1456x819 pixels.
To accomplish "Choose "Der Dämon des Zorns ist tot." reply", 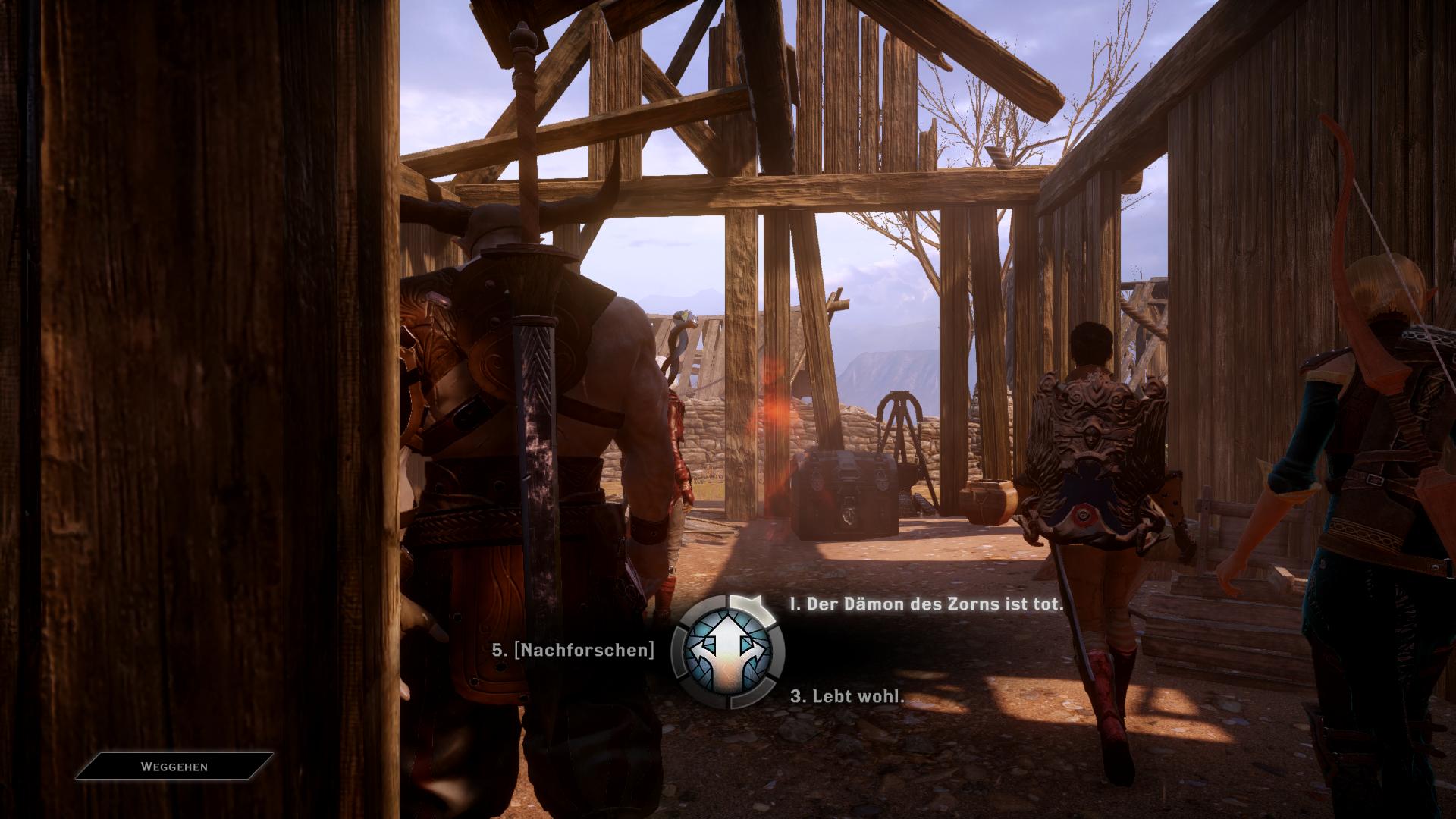I will 927,604.
